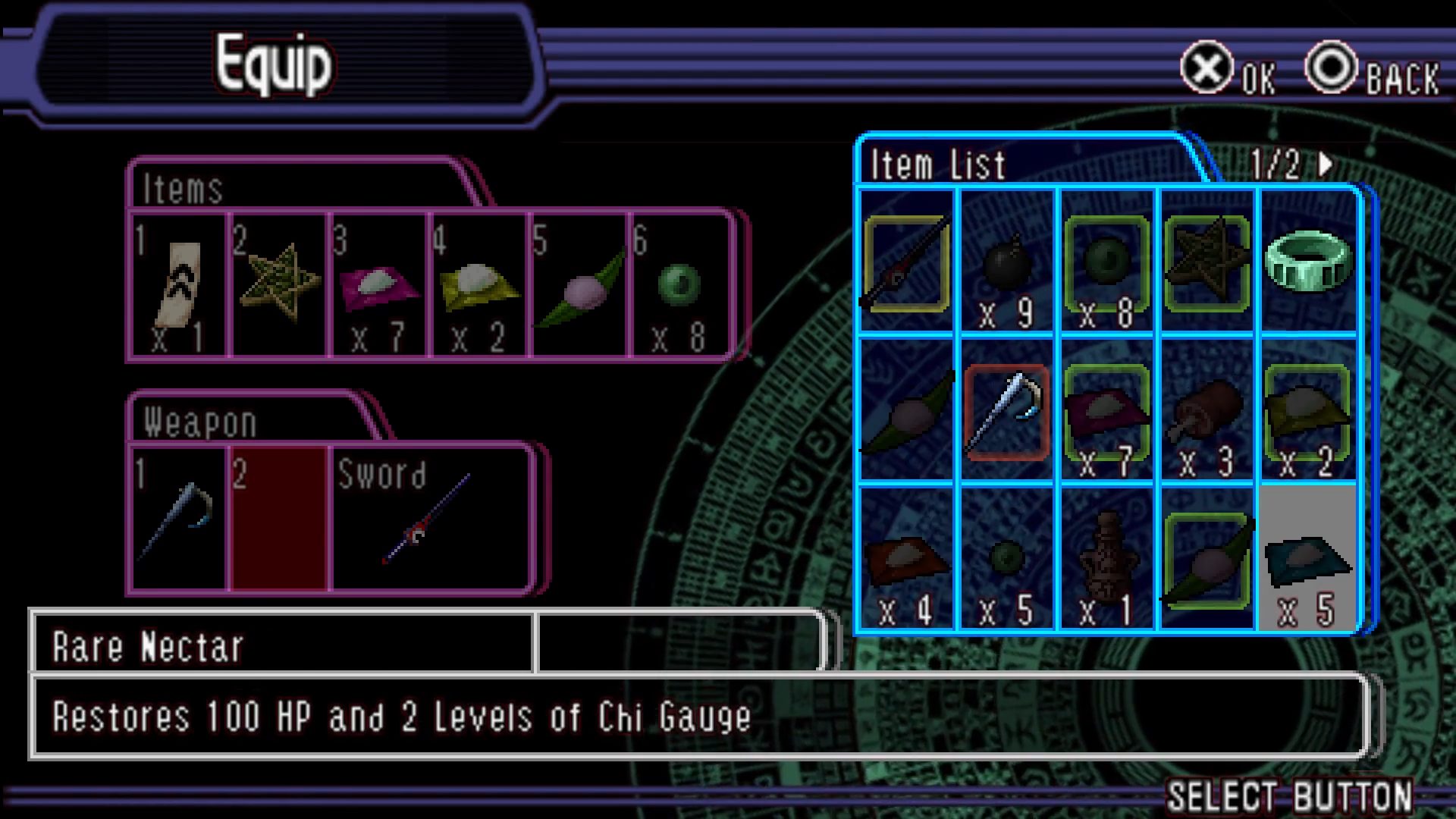
Task: Go to the next Item List page arrow
Action: tap(1325, 164)
